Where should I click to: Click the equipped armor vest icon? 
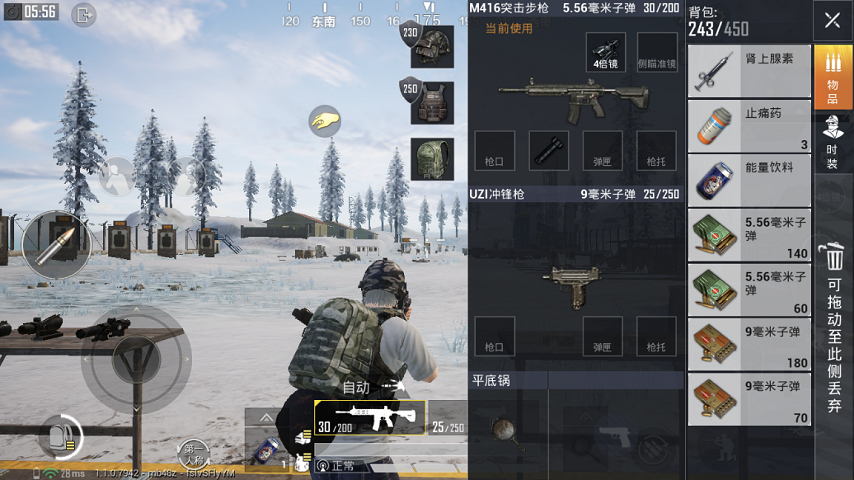pyautogui.click(x=431, y=102)
